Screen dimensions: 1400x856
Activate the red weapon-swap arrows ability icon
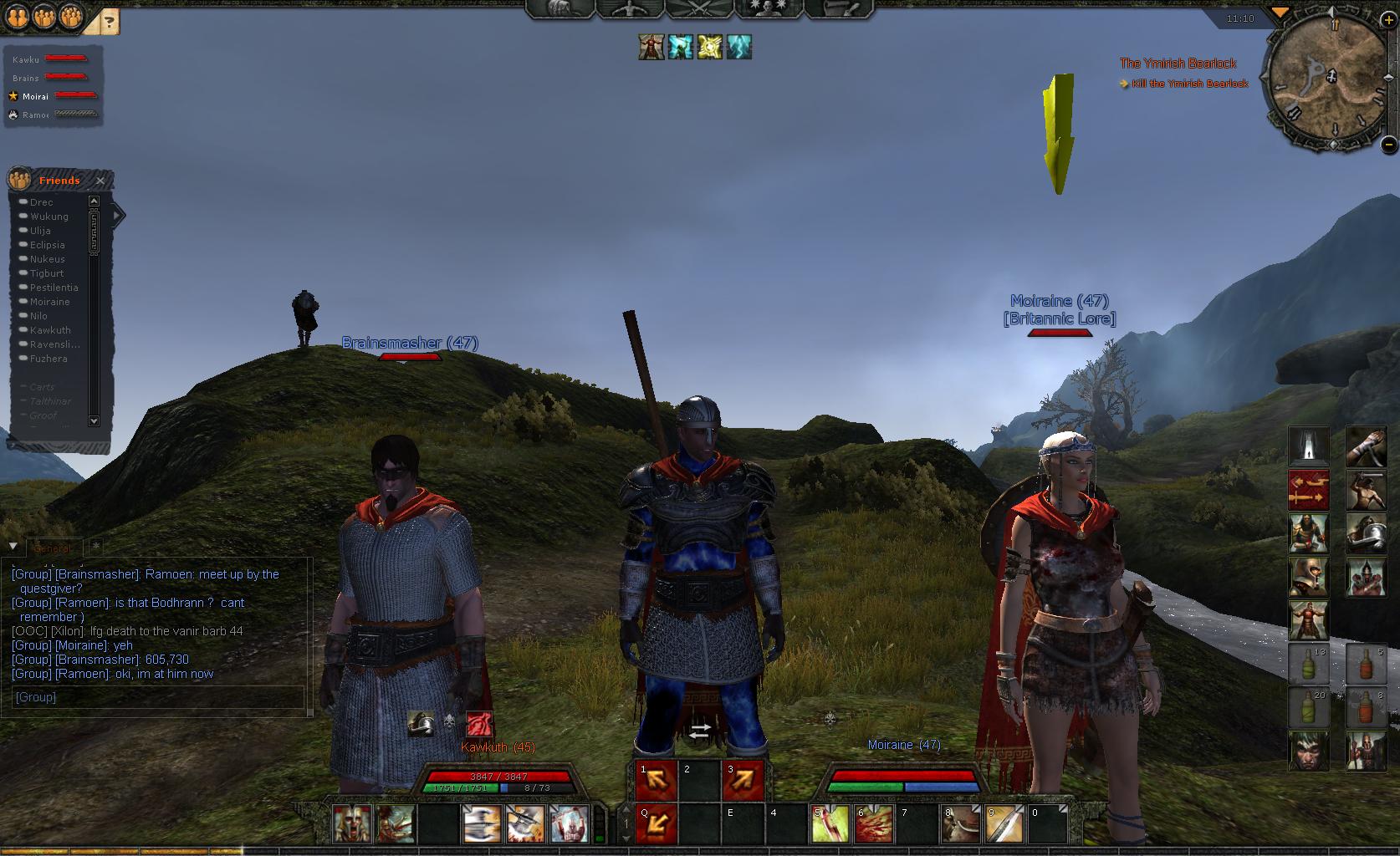point(1309,490)
